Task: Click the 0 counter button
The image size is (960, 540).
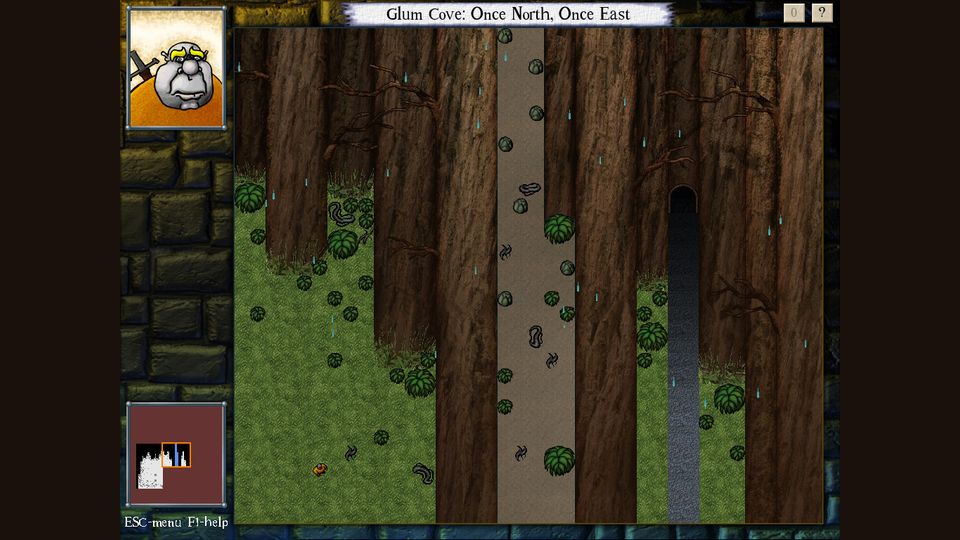Action: (794, 13)
